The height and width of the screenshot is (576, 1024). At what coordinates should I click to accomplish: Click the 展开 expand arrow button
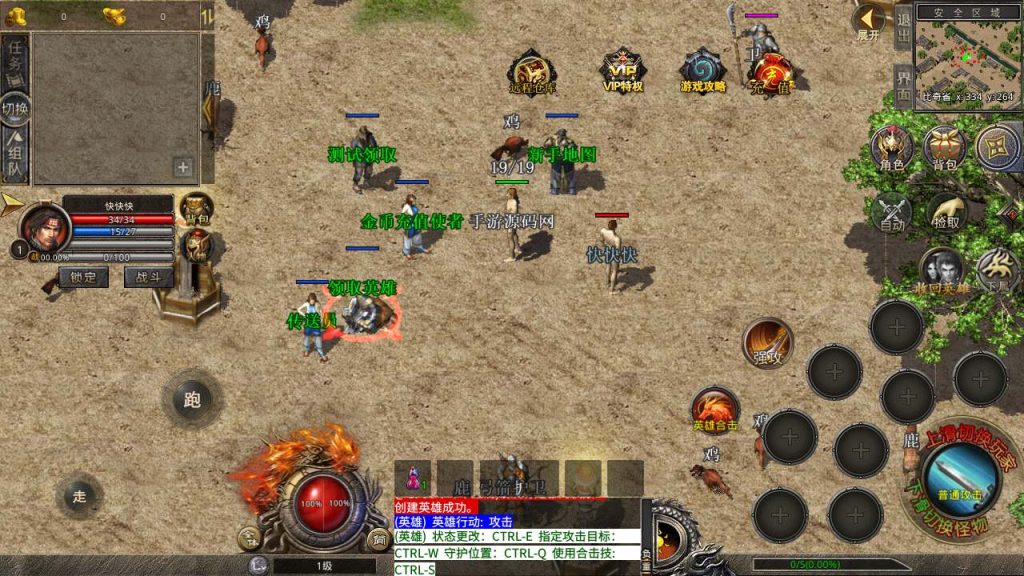click(x=869, y=22)
